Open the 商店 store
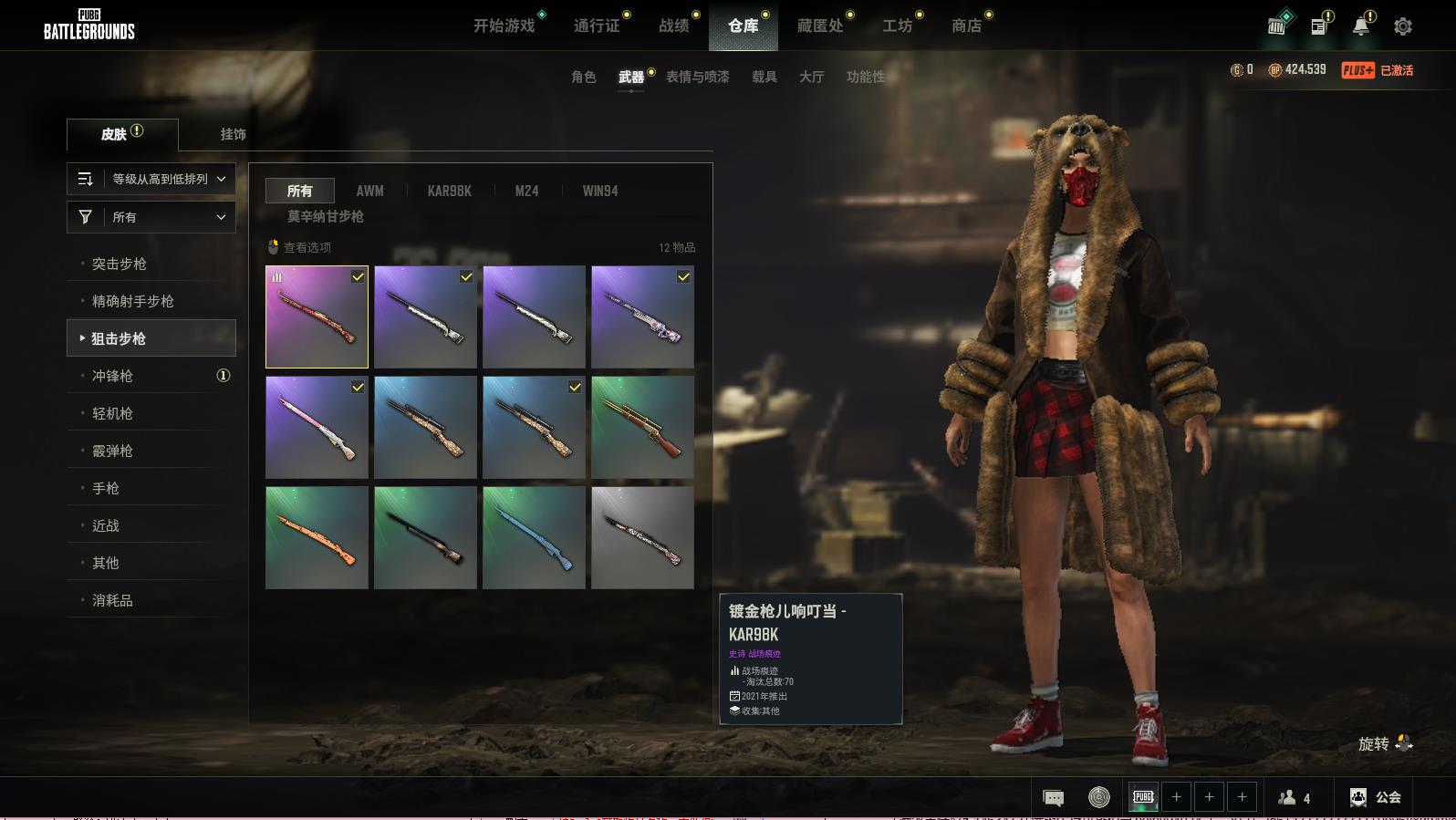 tap(966, 26)
